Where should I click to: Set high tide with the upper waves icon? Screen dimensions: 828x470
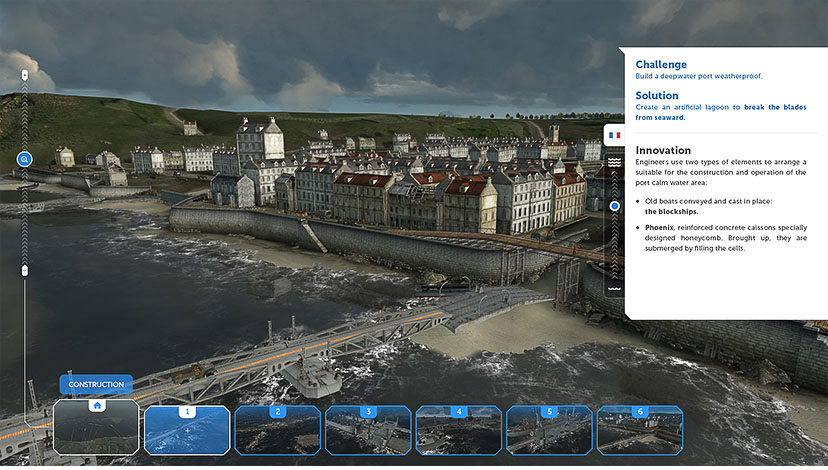(x=615, y=162)
